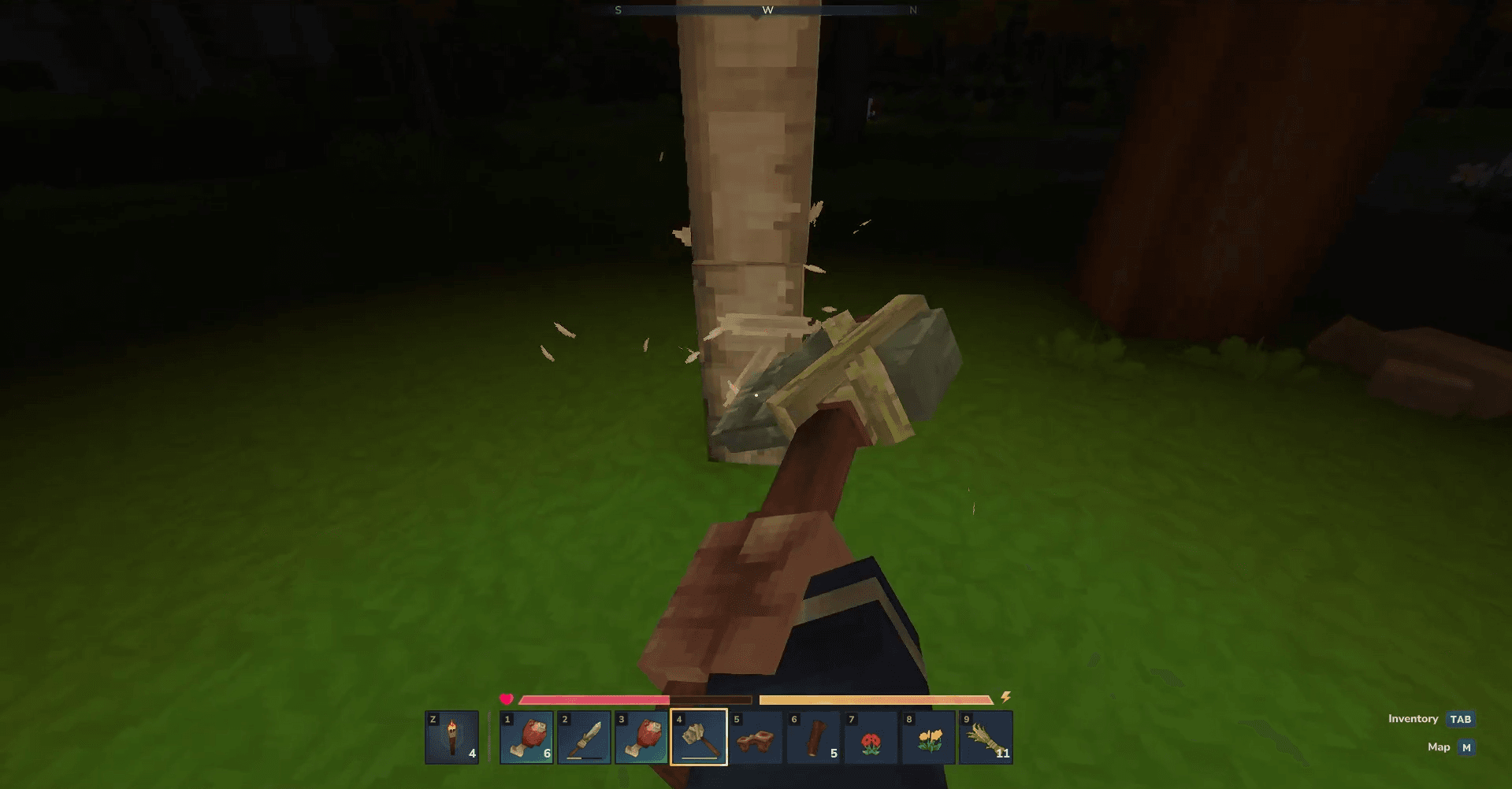Screen dimensions: 1512x789
Task: Click the meat shank in slot 3
Action: click(642, 737)
